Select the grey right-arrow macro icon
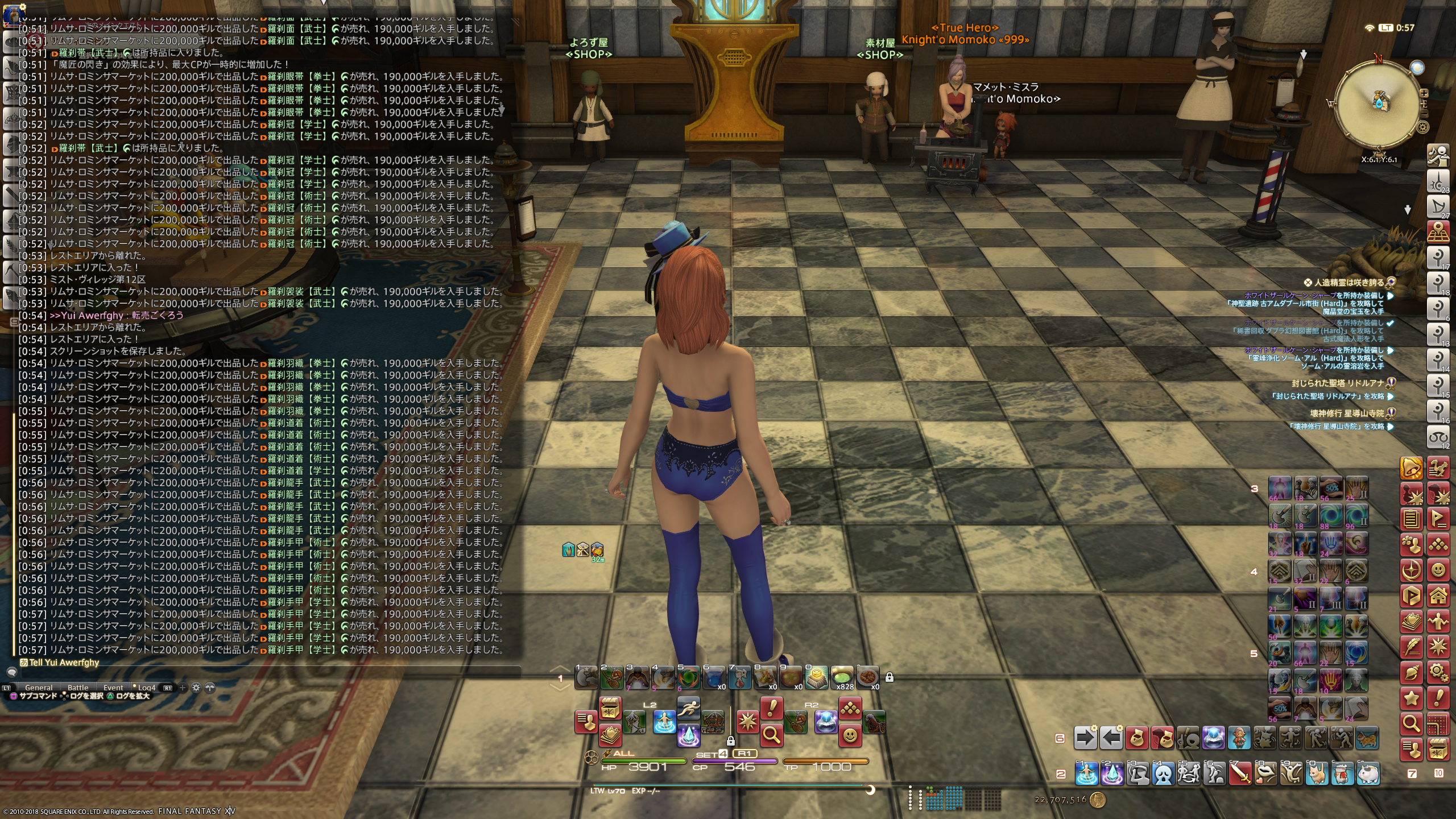The height and width of the screenshot is (819, 1456). pos(1085,739)
